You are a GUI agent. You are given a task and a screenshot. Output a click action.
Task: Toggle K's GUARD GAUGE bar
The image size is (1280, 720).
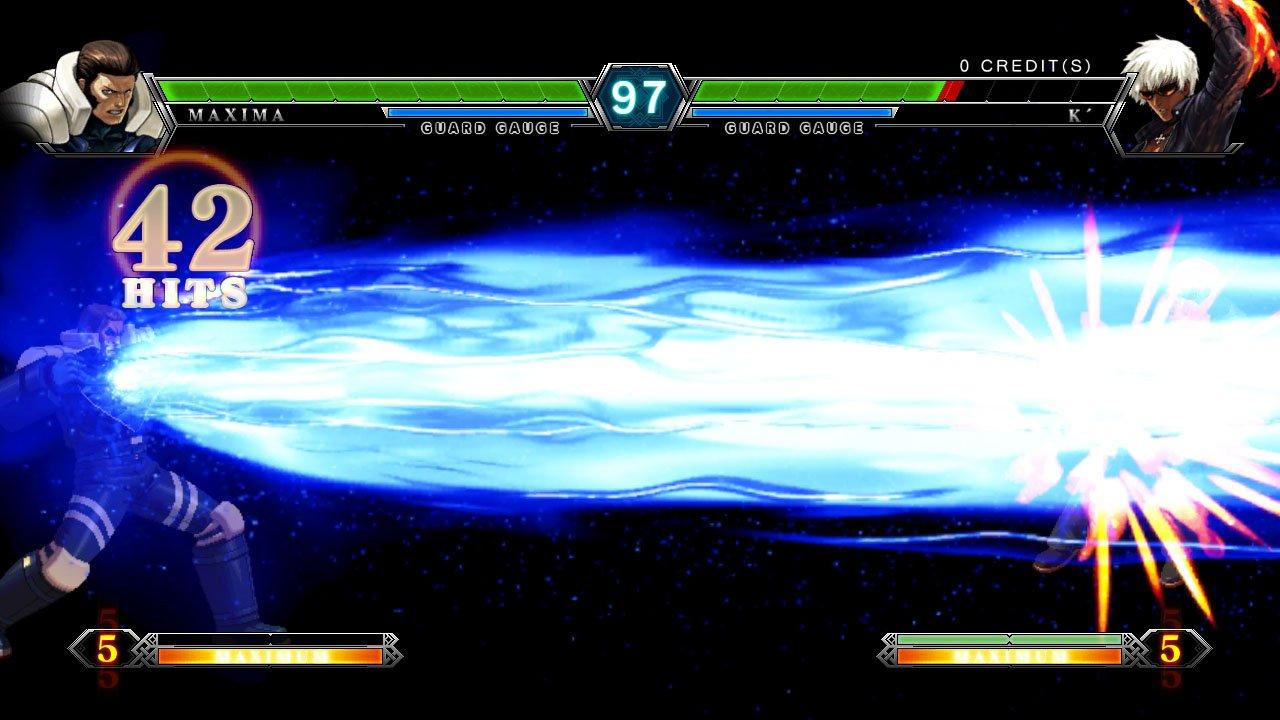(795, 113)
